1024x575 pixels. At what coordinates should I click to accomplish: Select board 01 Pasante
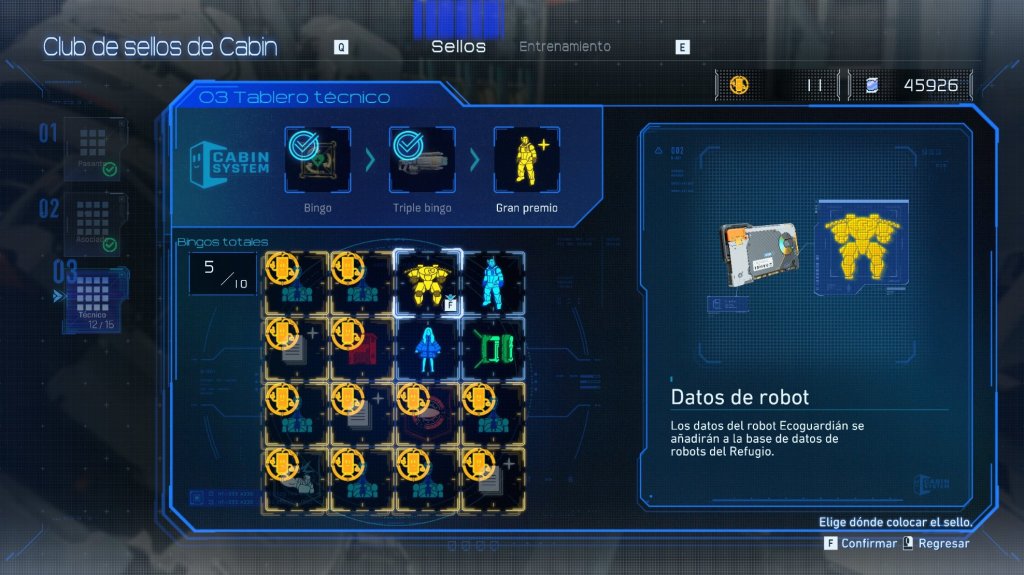point(94,148)
